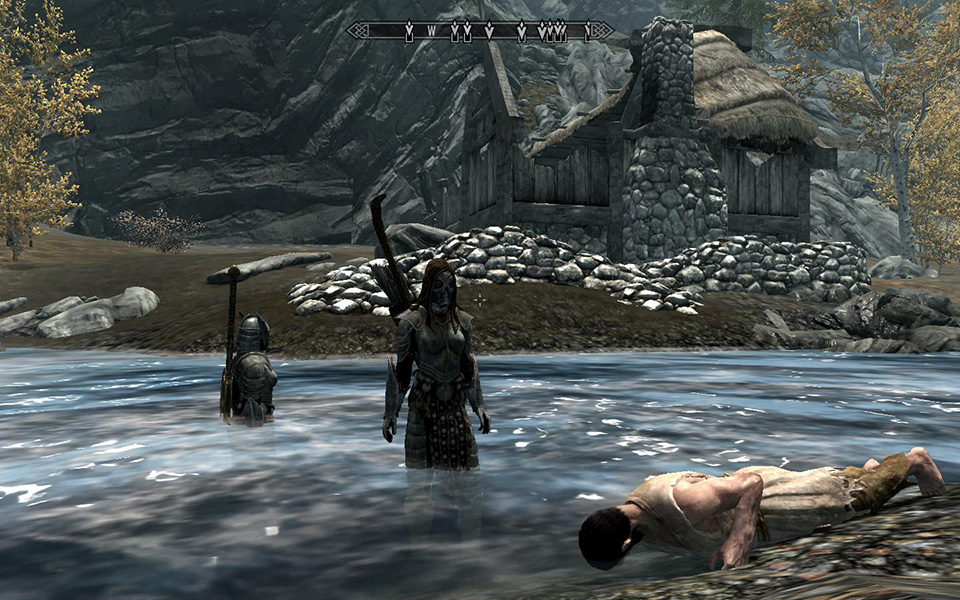
Task: Click the compass bar at the top
Action: pos(480,31)
